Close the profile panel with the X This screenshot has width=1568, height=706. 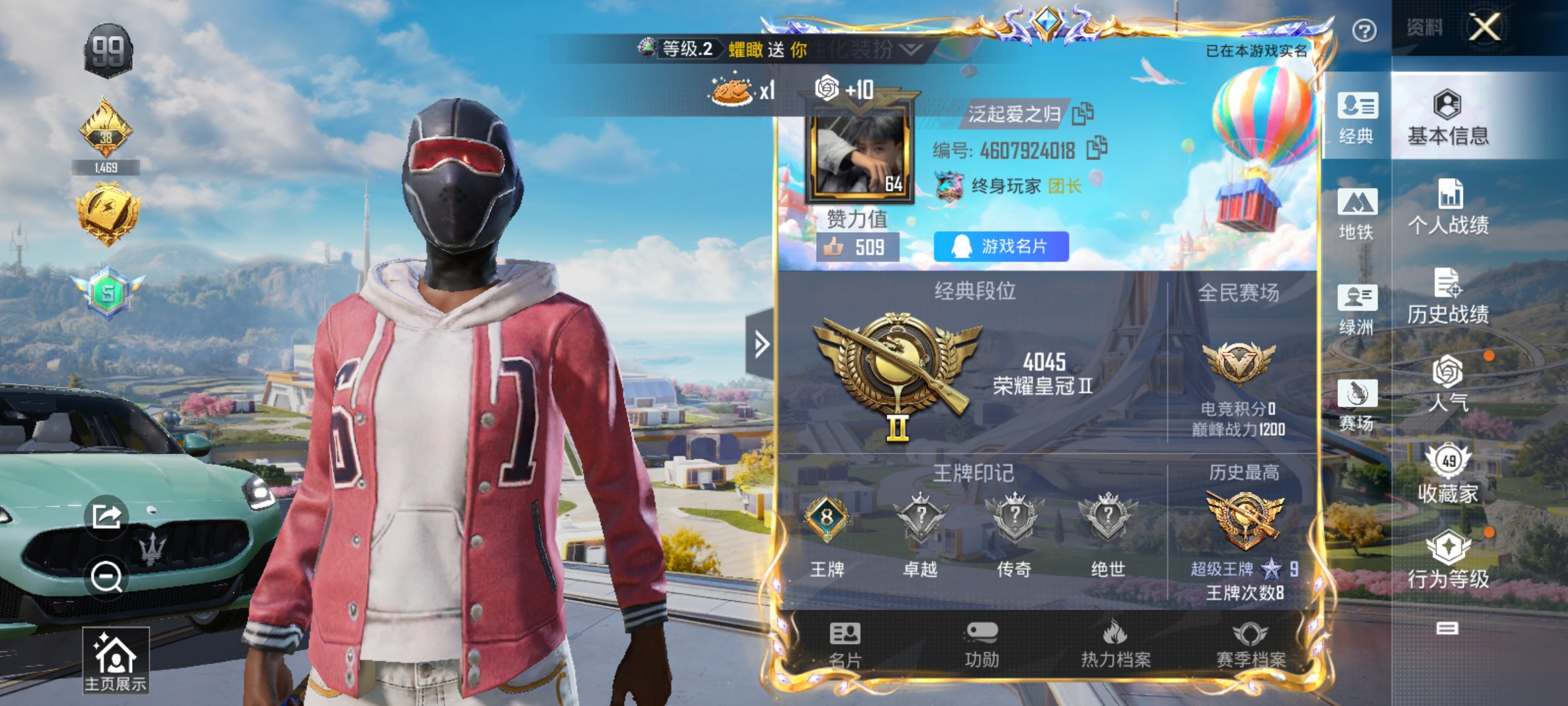[x=1484, y=27]
